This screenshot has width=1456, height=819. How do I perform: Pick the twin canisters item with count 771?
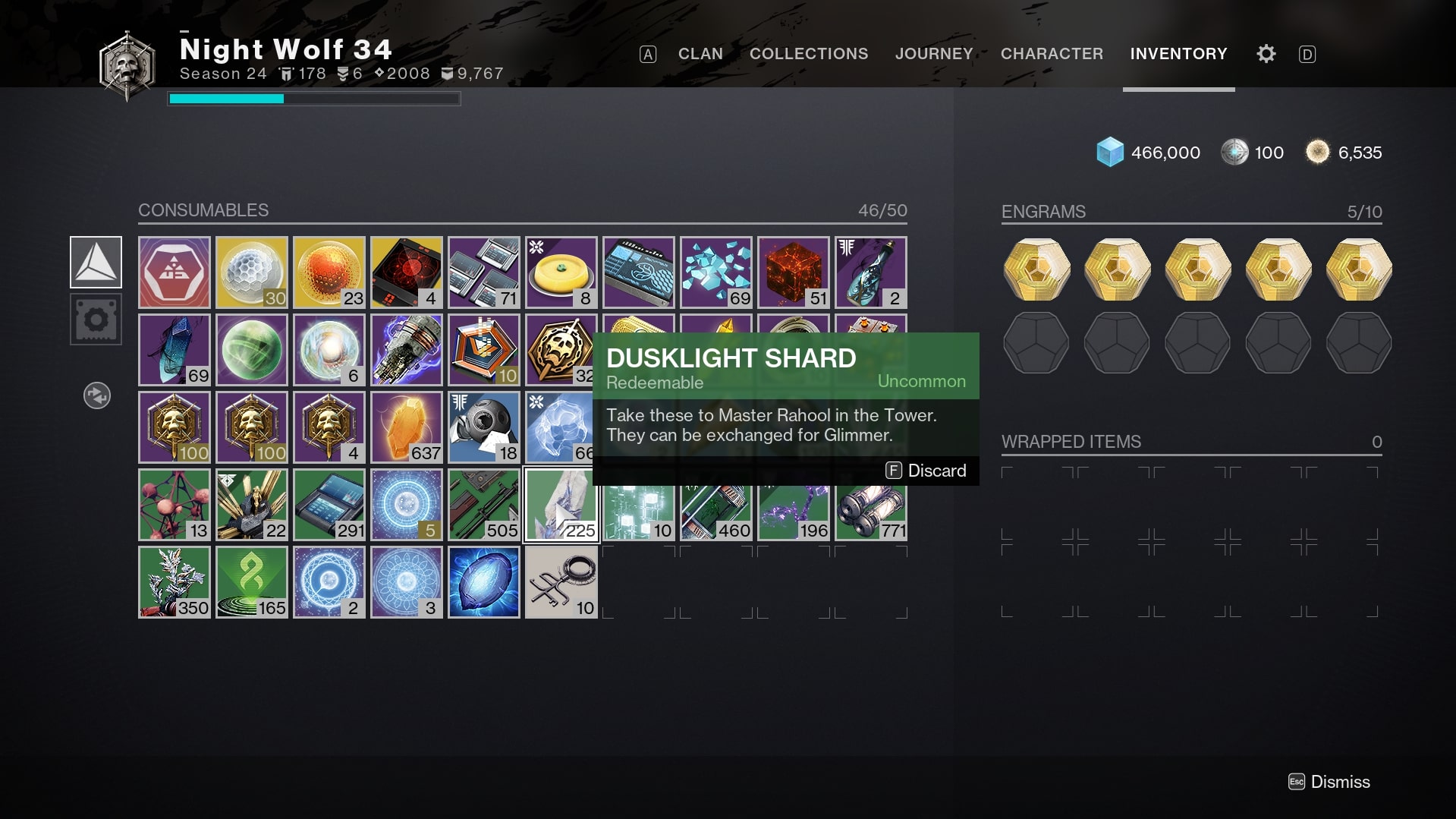[x=870, y=505]
